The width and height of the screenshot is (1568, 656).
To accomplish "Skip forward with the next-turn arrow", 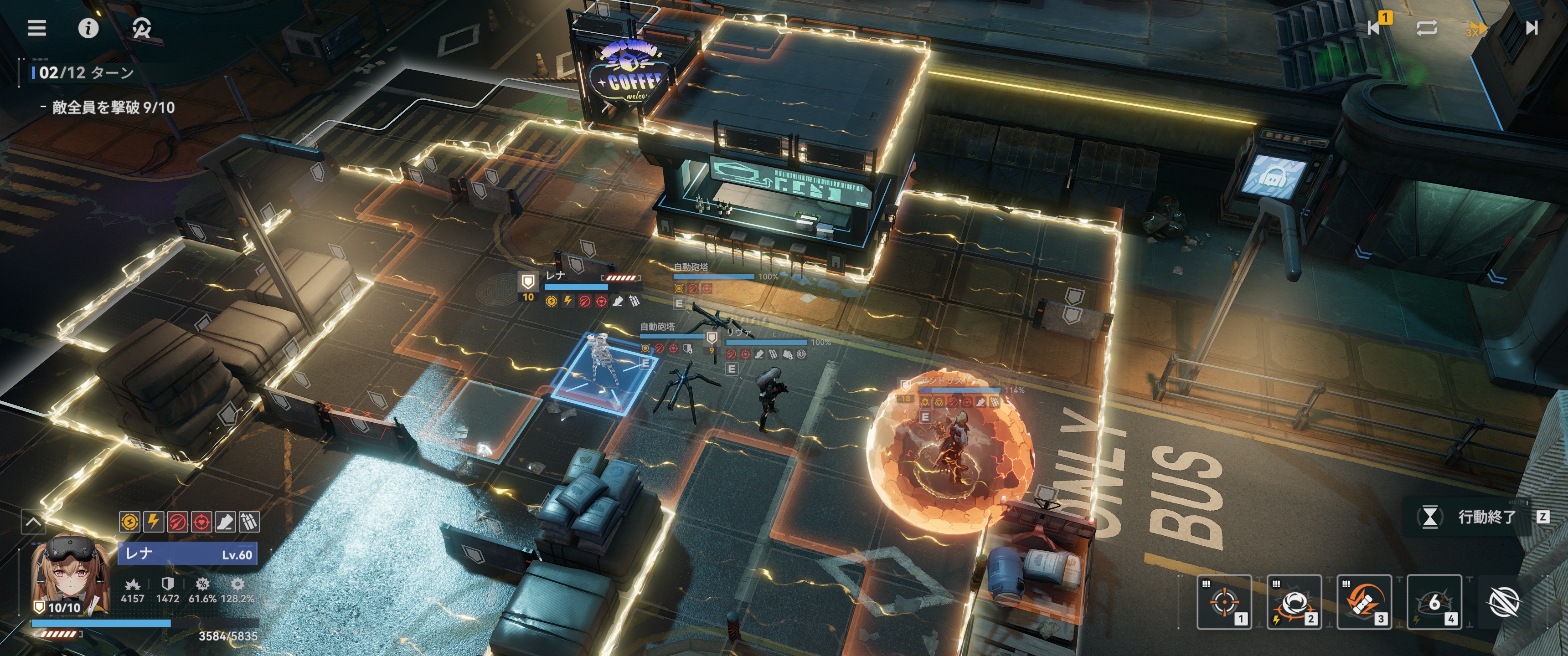I will 1532,28.
